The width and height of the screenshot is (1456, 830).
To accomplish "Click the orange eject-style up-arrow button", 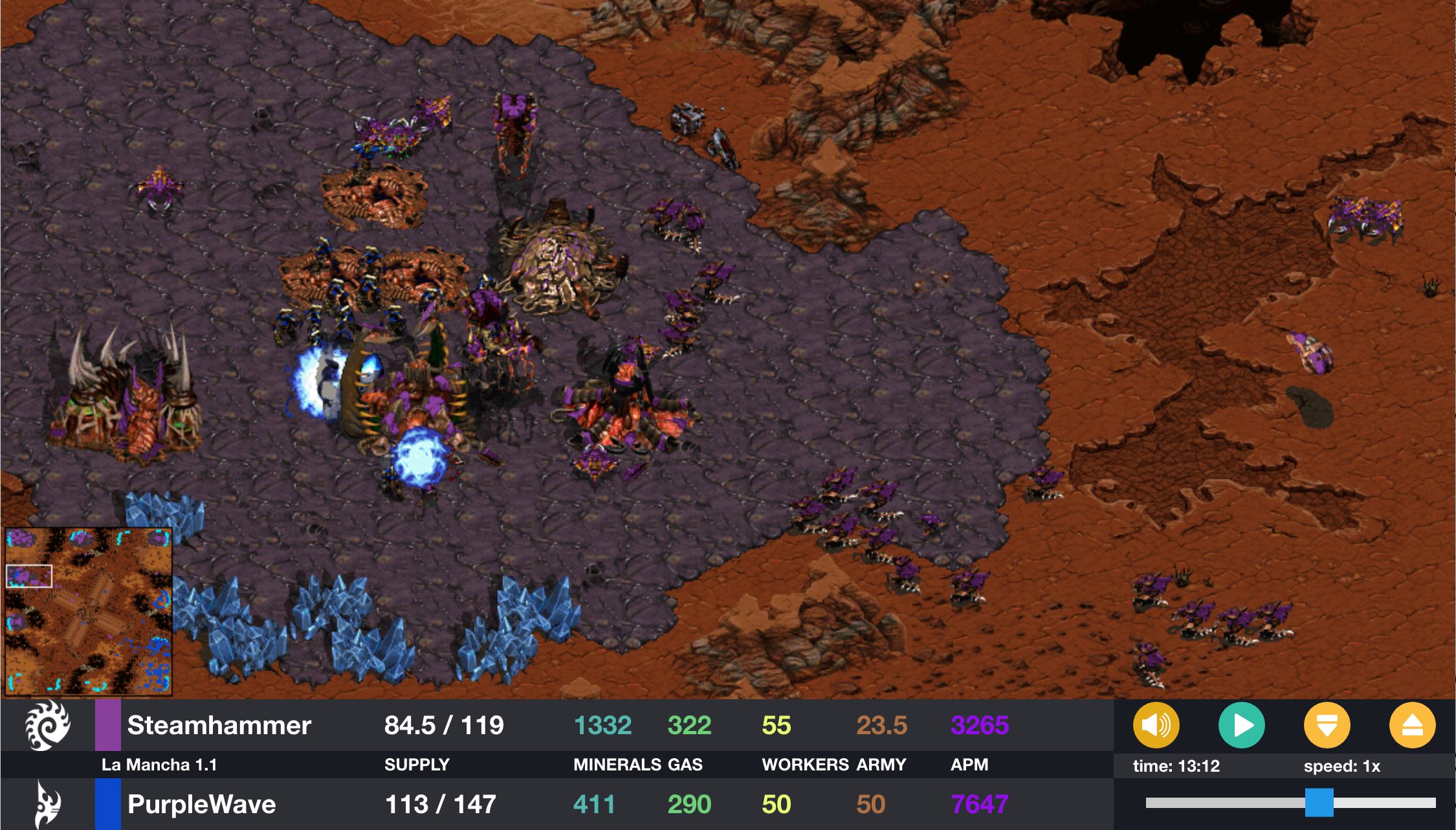I will click(1412, 725).
